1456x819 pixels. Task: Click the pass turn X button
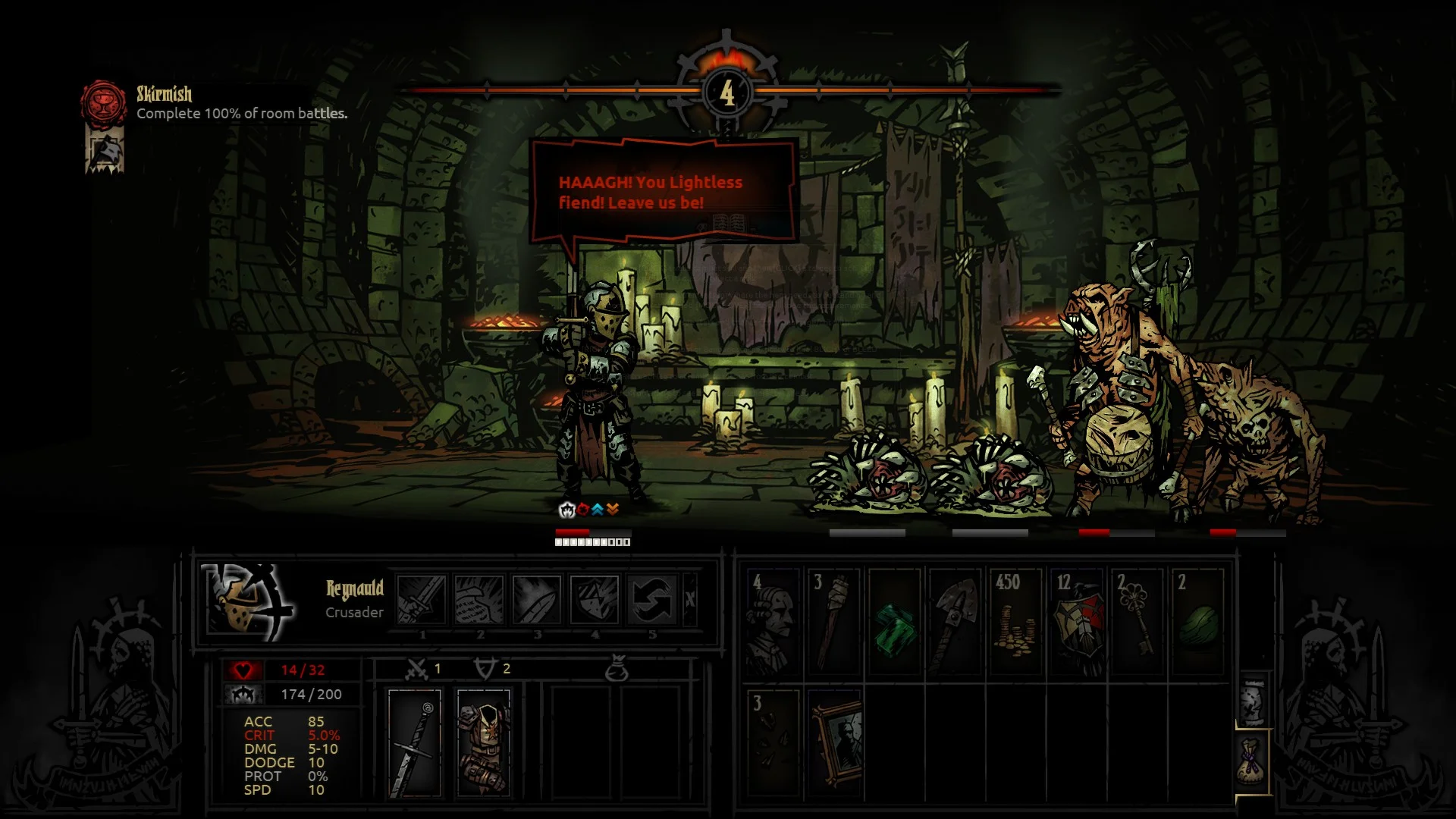coord(689,599)
